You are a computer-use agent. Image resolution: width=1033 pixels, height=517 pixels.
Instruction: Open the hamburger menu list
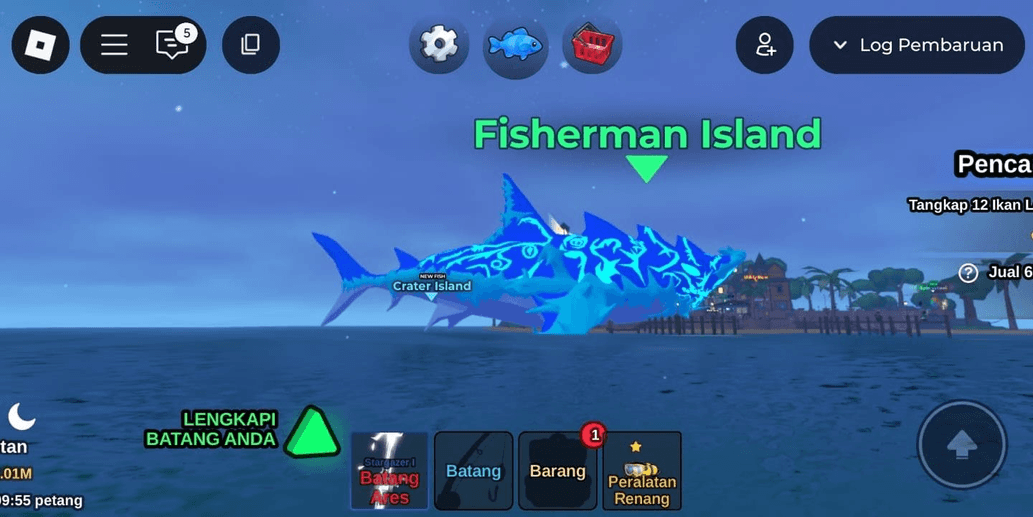(114, 45)
